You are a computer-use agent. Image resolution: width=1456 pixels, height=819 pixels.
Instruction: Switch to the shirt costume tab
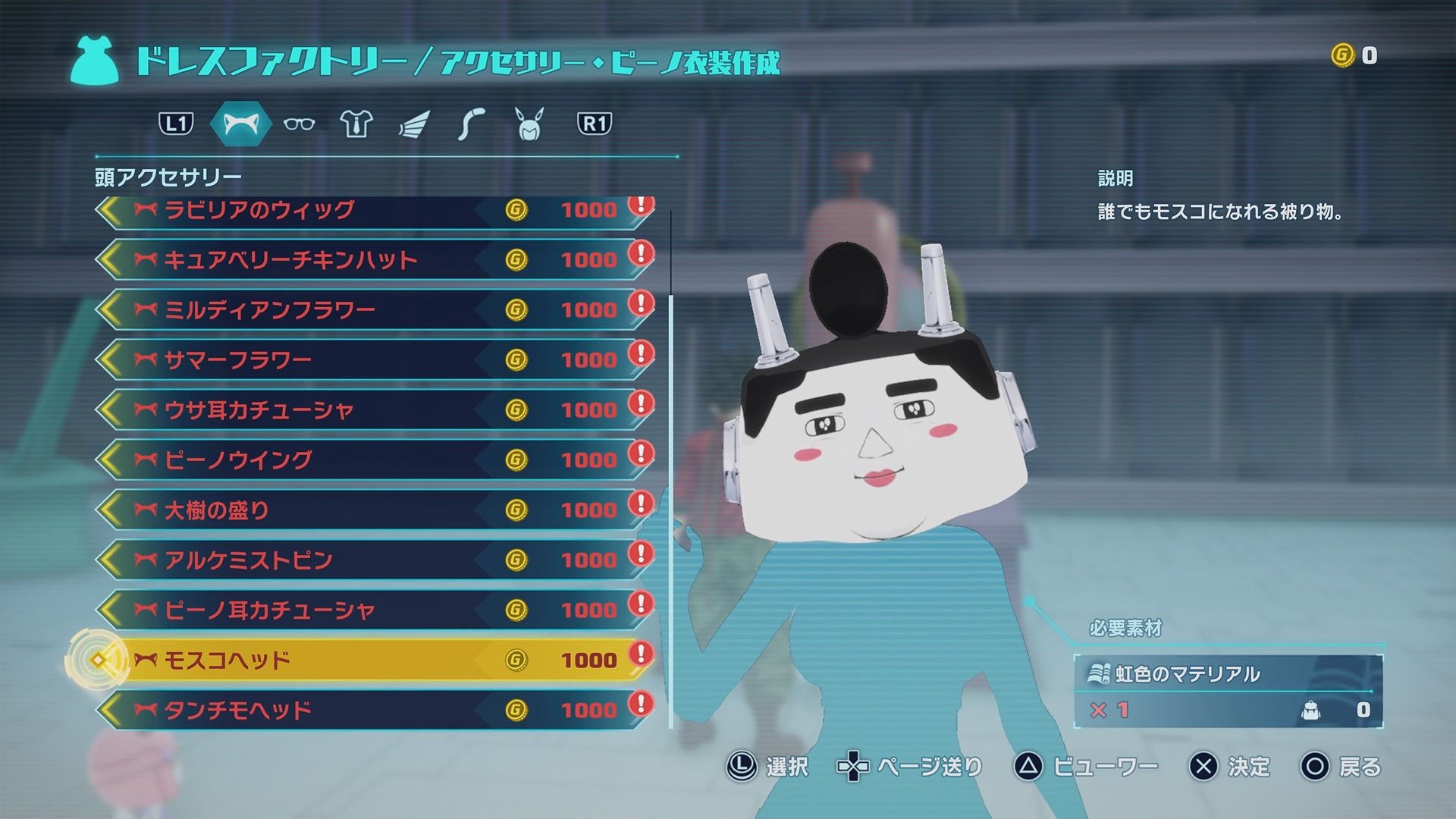pos(356,124)
